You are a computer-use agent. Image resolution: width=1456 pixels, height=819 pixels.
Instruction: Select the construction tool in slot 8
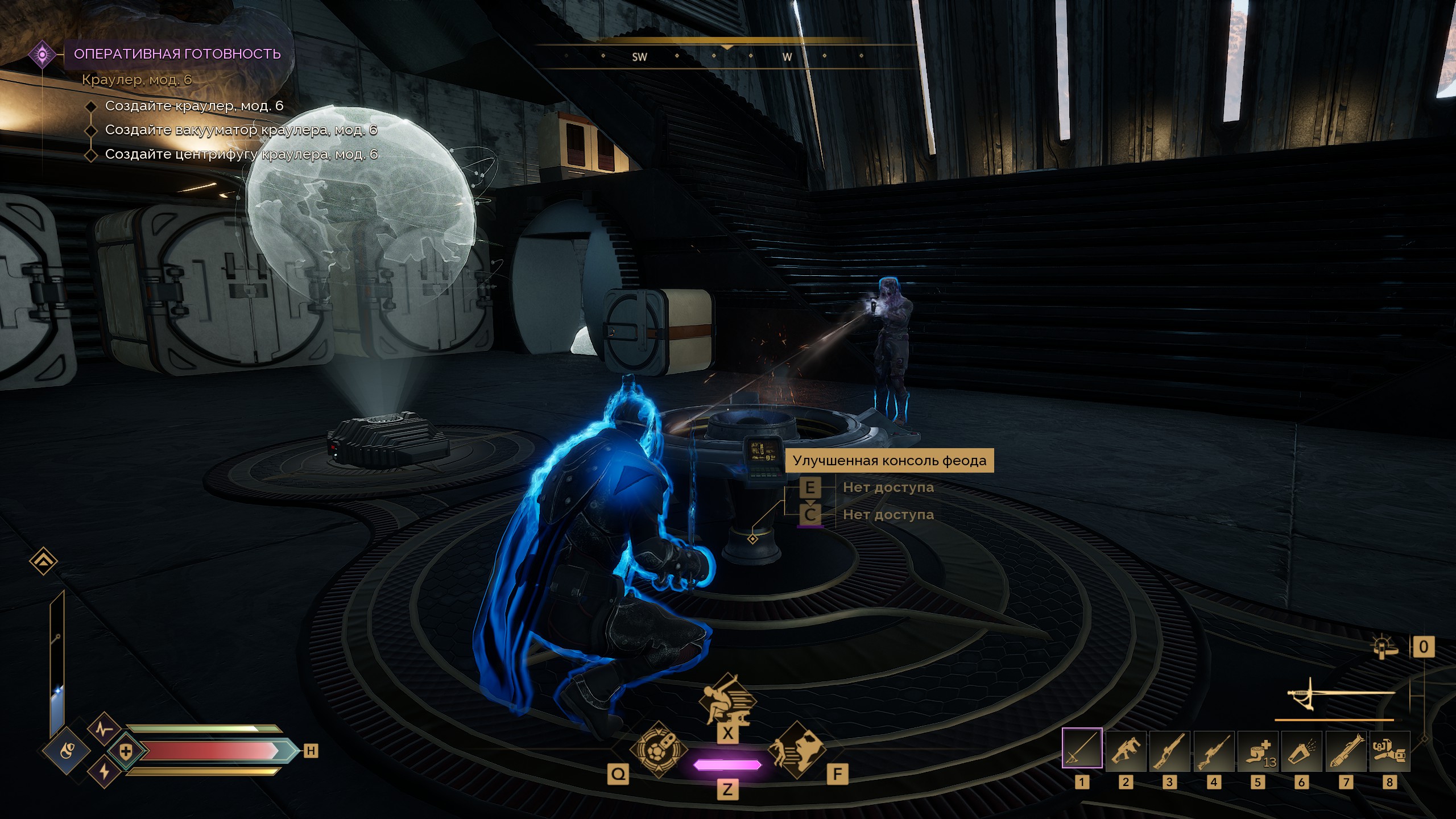pos(1389,750)
